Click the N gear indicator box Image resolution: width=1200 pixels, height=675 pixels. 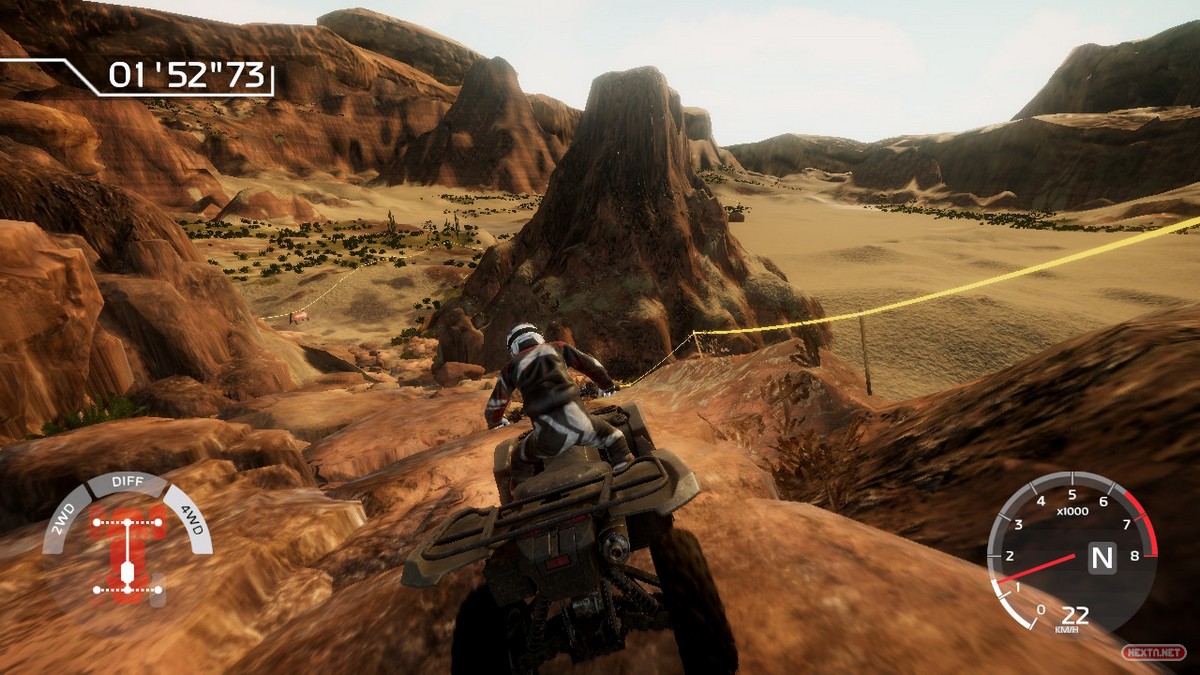(1101, 557)
